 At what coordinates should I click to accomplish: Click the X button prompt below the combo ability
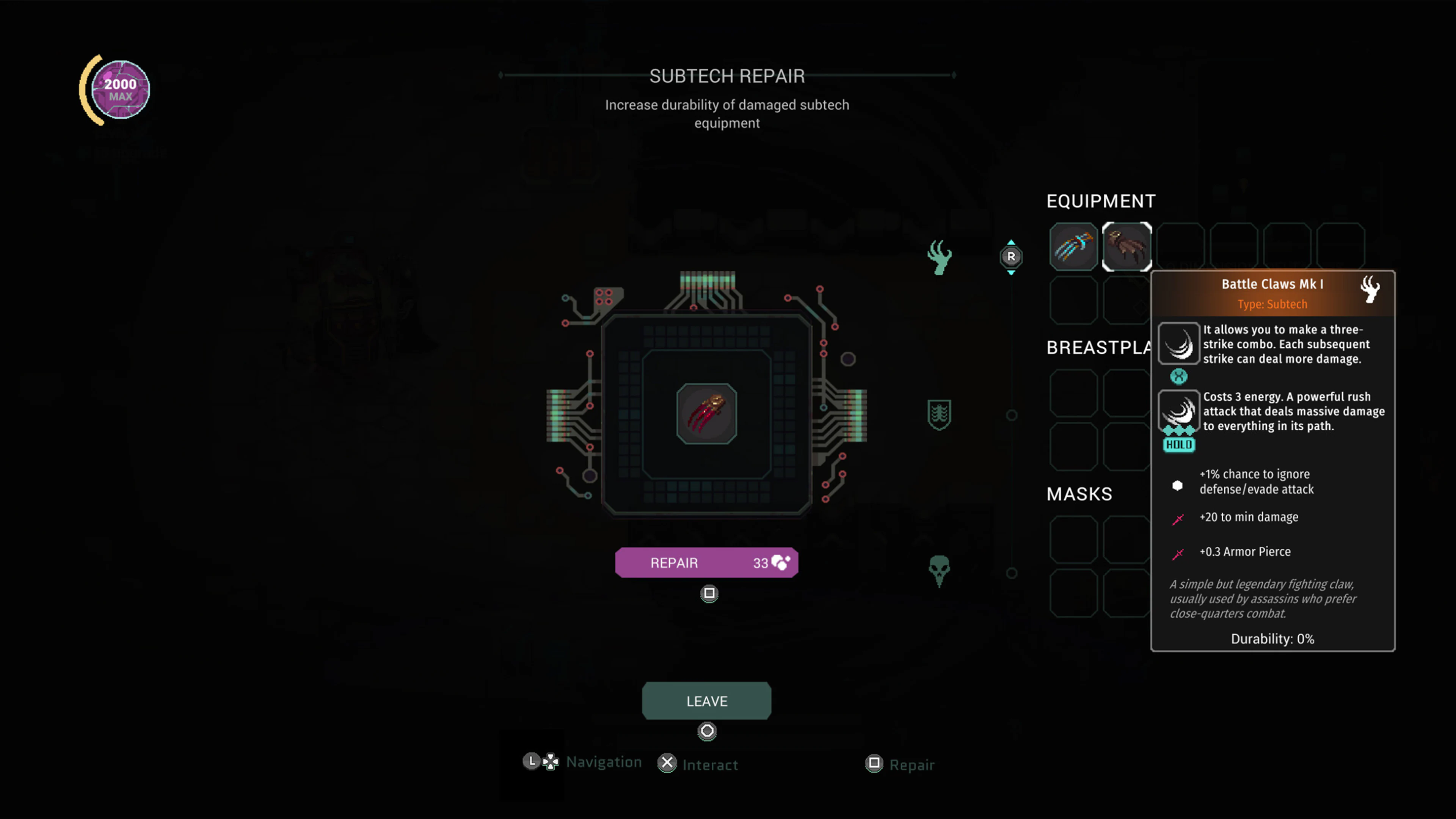1179,377
